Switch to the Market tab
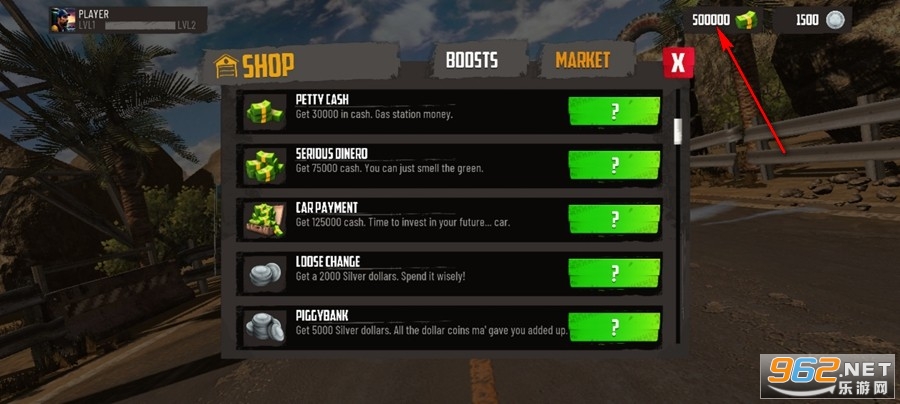The image size is (900, 404). pyautogui.click(x=582, y=60)
